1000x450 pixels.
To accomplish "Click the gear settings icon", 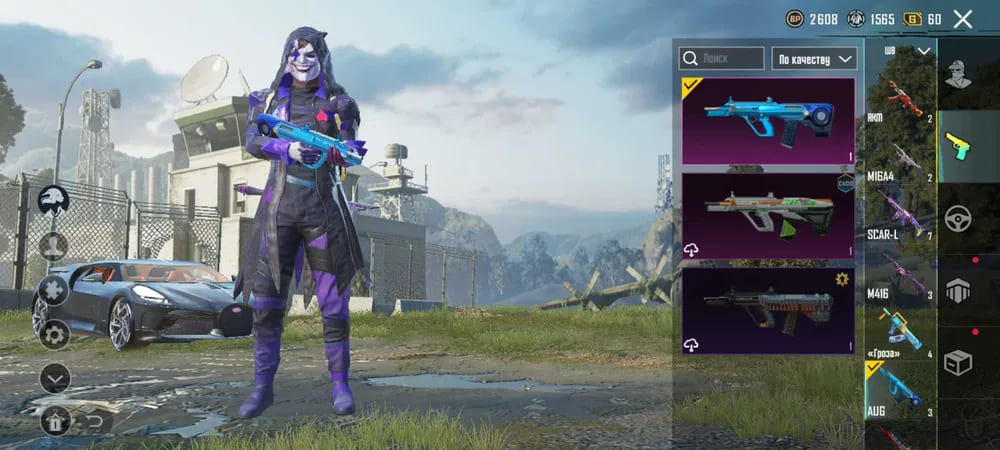I will point(54,334).
